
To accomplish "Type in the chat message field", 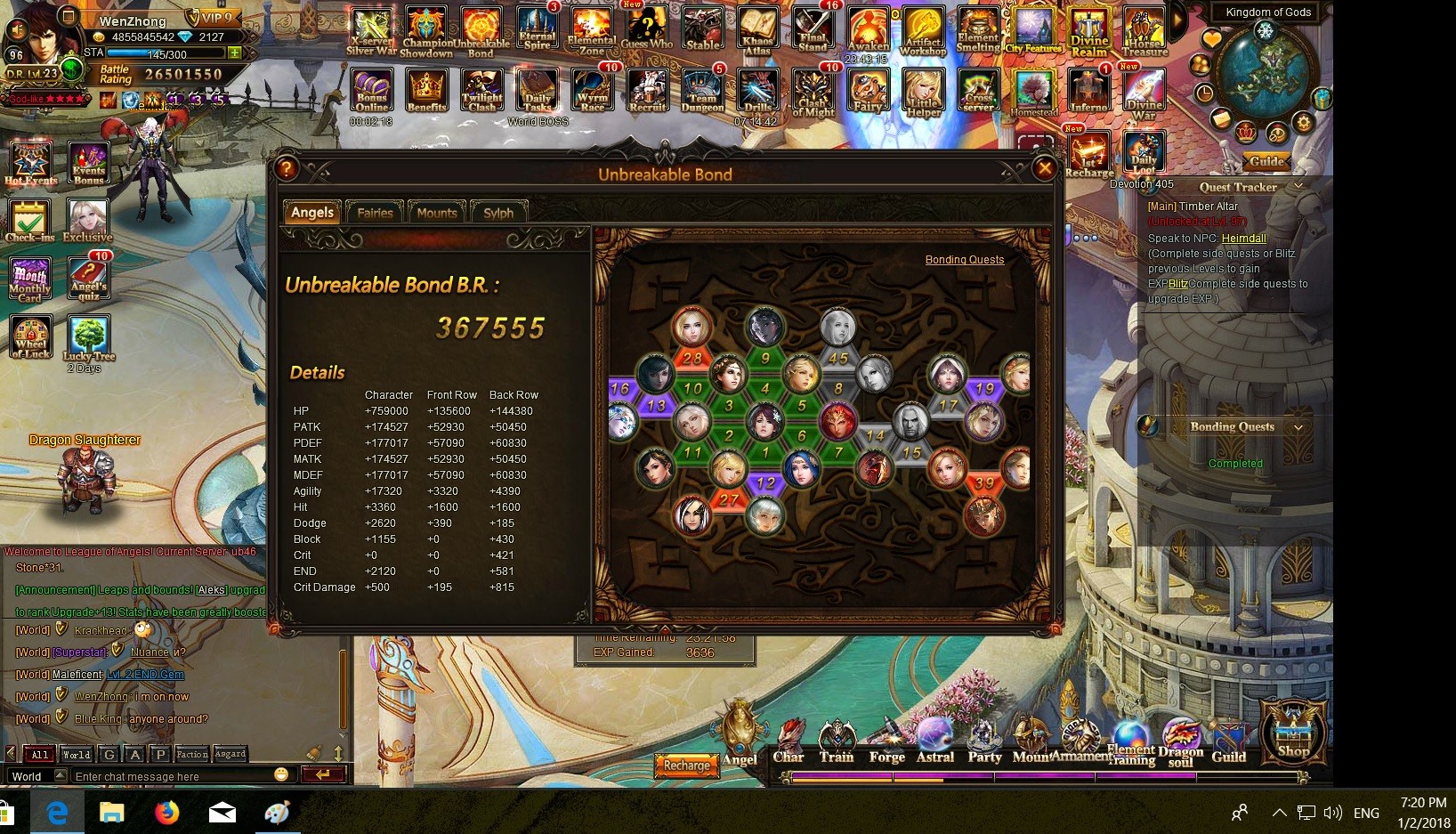I will pyautogui.click(x=174, y=776).
